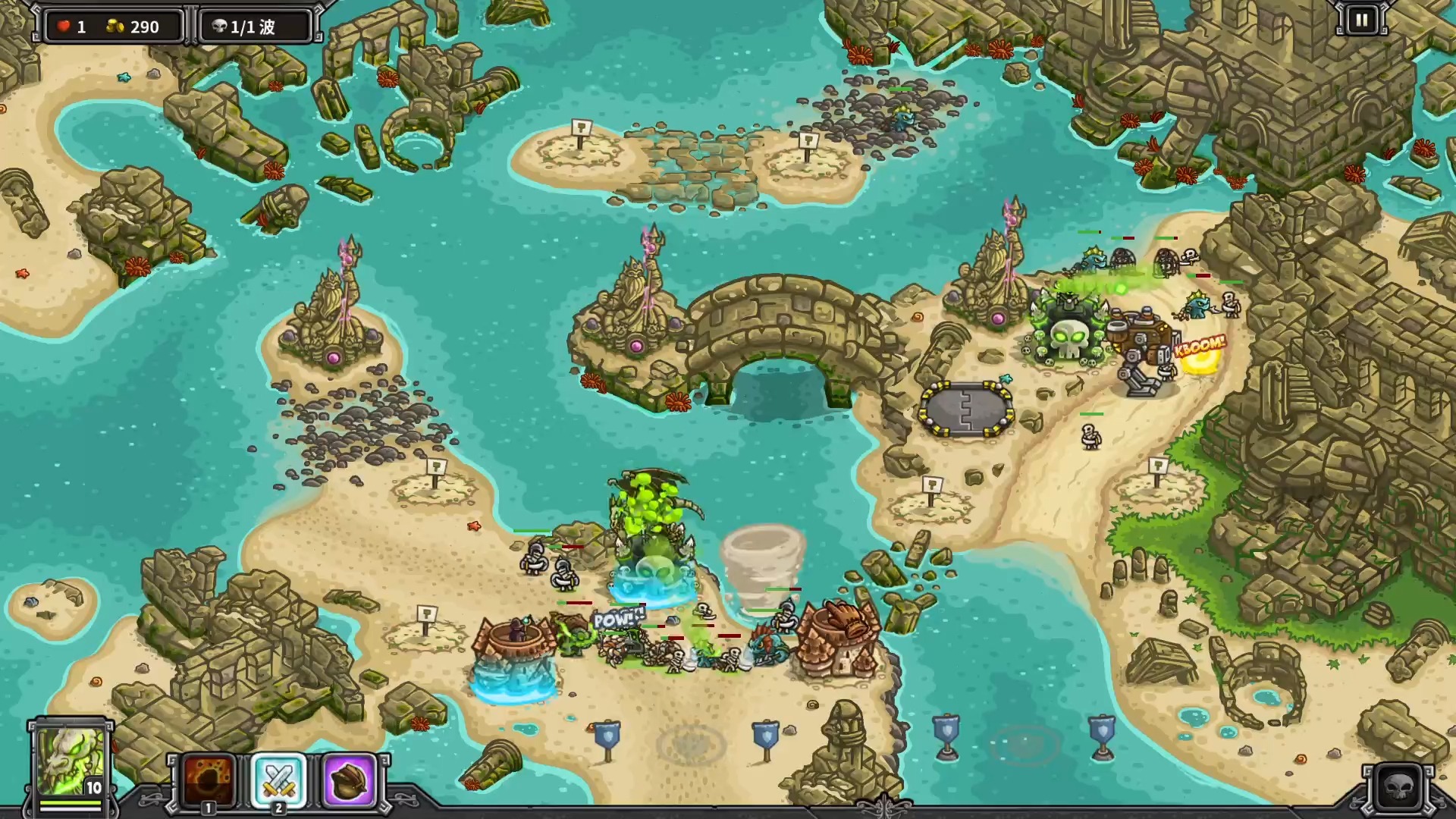Activate the fiery meteor spell
1456x819 pixels.
point(209,780)
